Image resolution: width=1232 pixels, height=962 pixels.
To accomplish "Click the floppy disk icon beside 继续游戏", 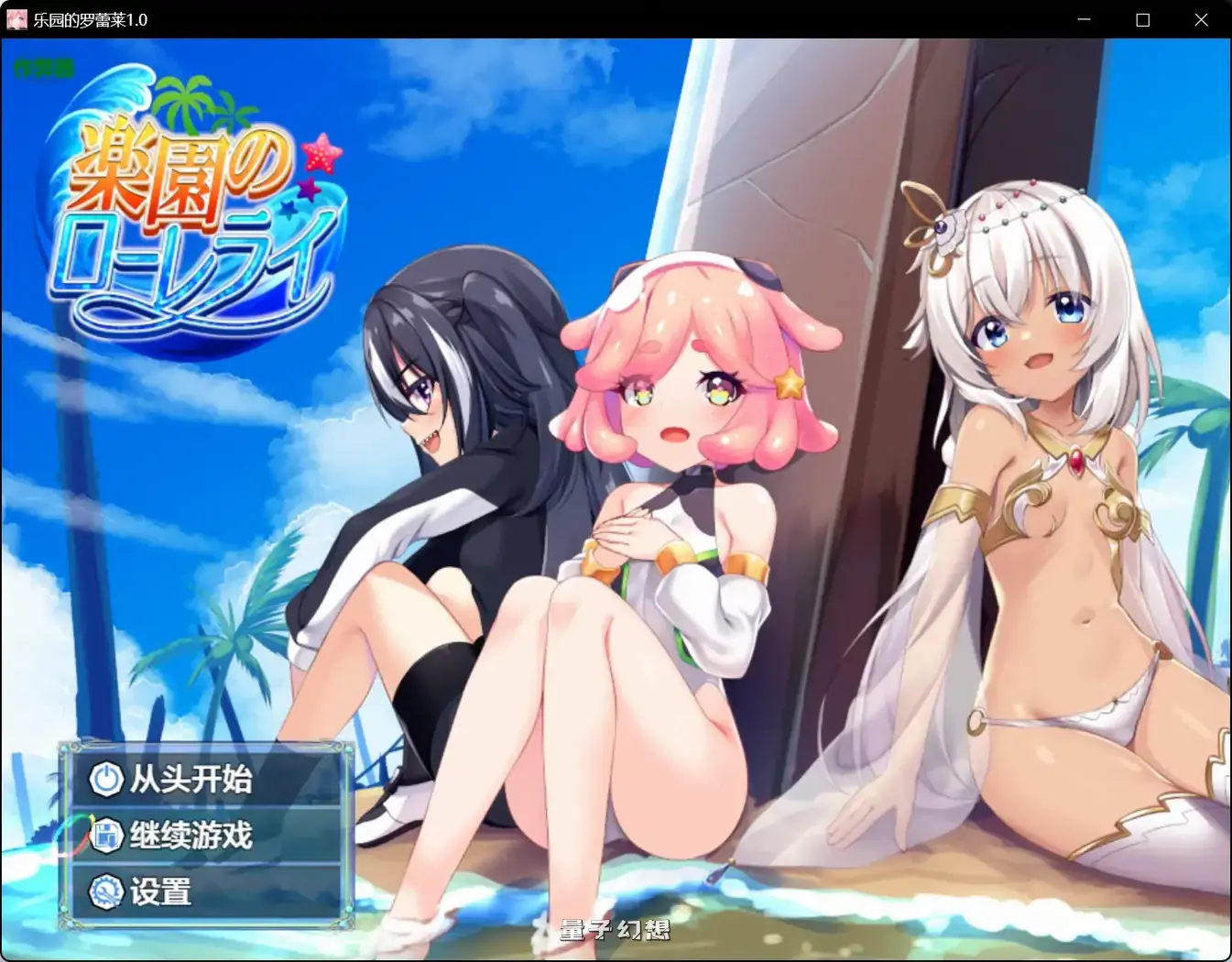I will [107, 836].
